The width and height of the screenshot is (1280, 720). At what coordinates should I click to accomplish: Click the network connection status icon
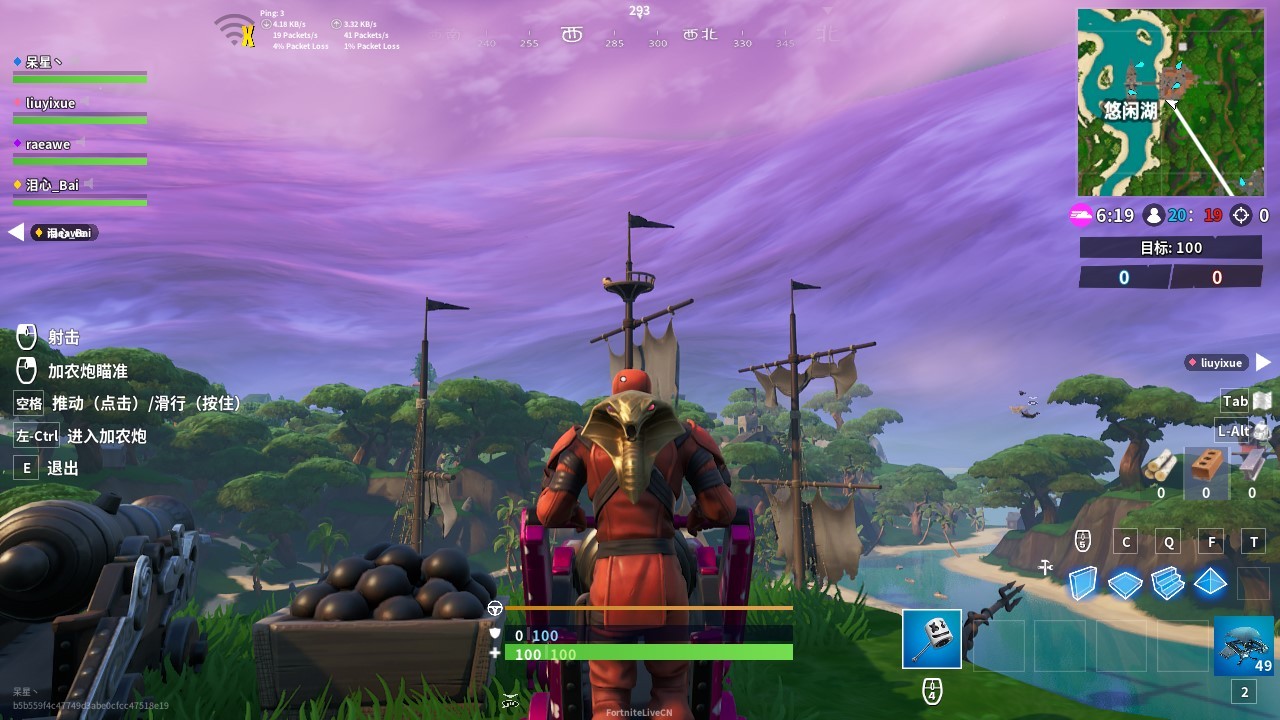236,30
